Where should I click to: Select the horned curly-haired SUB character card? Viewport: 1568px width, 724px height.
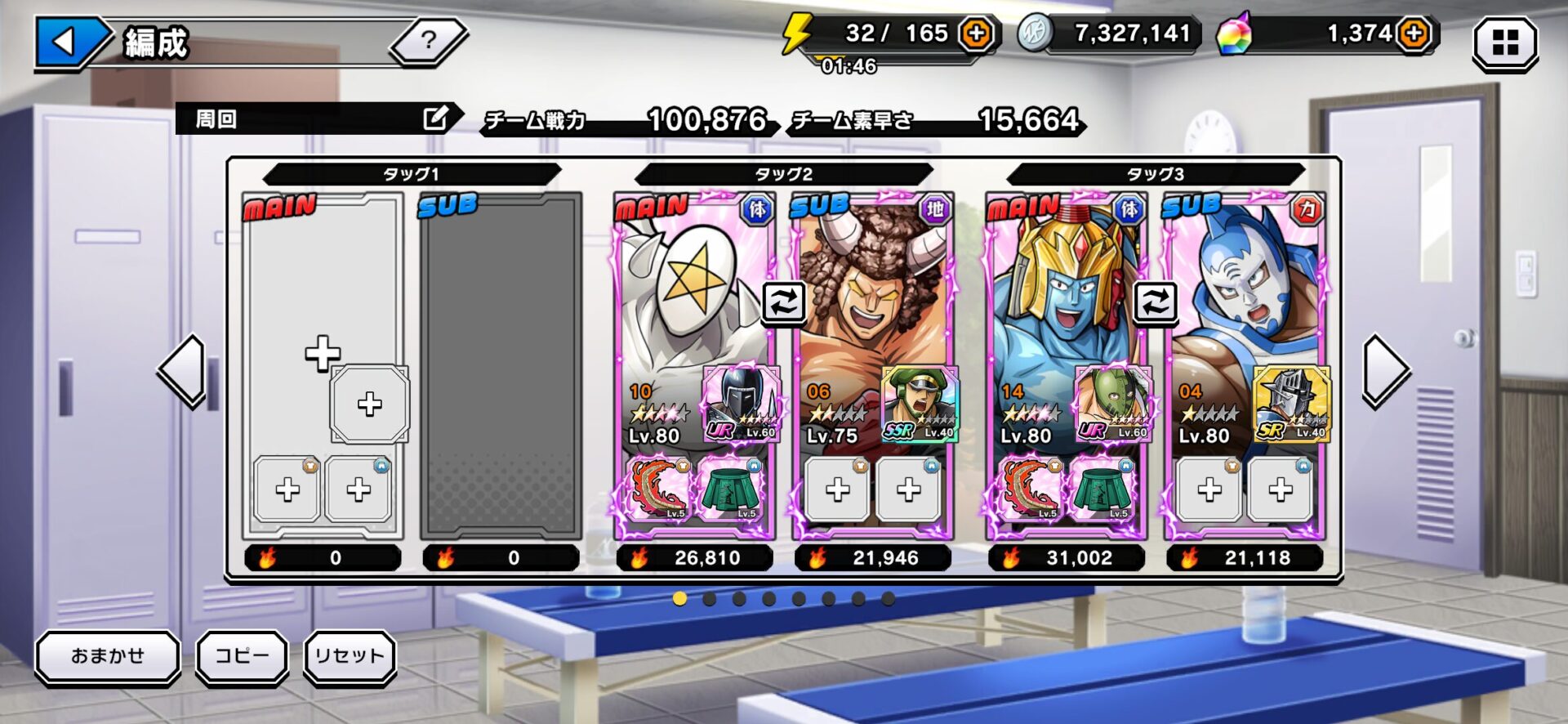coord(870,302)
